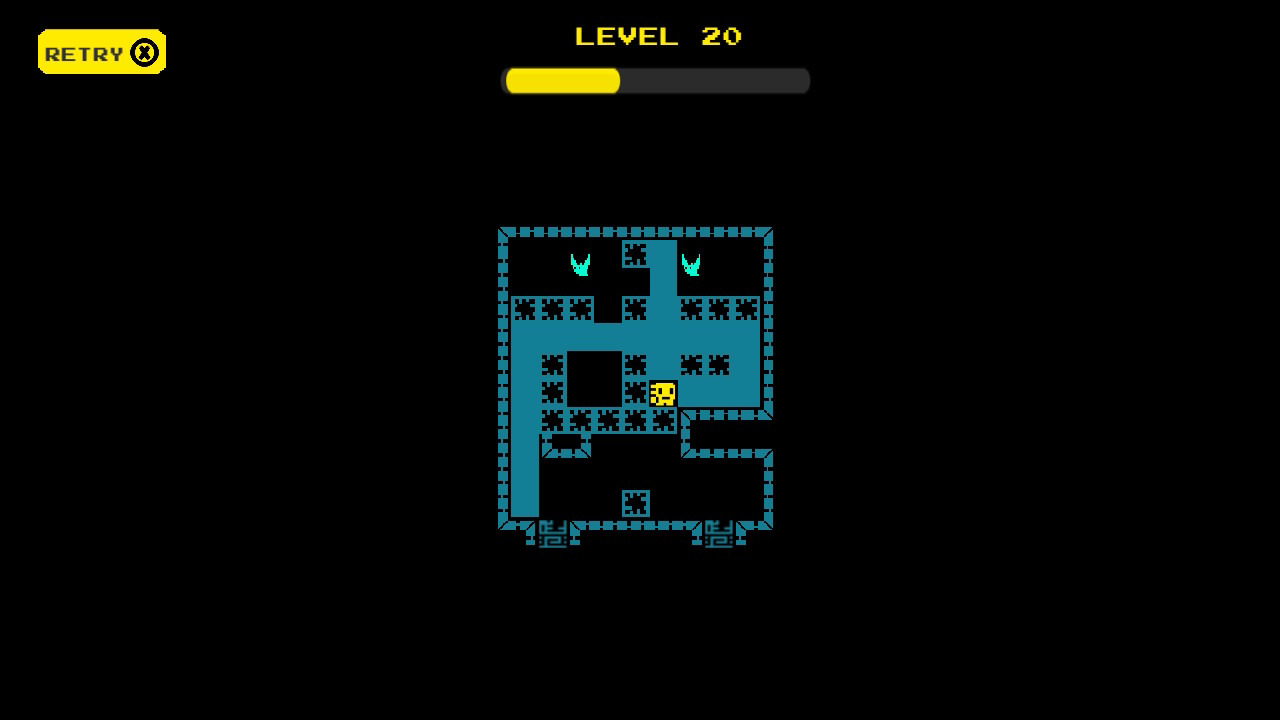Click the LEVEL 20 title text
The image size is (1280, 720).
tap(656, 37)
